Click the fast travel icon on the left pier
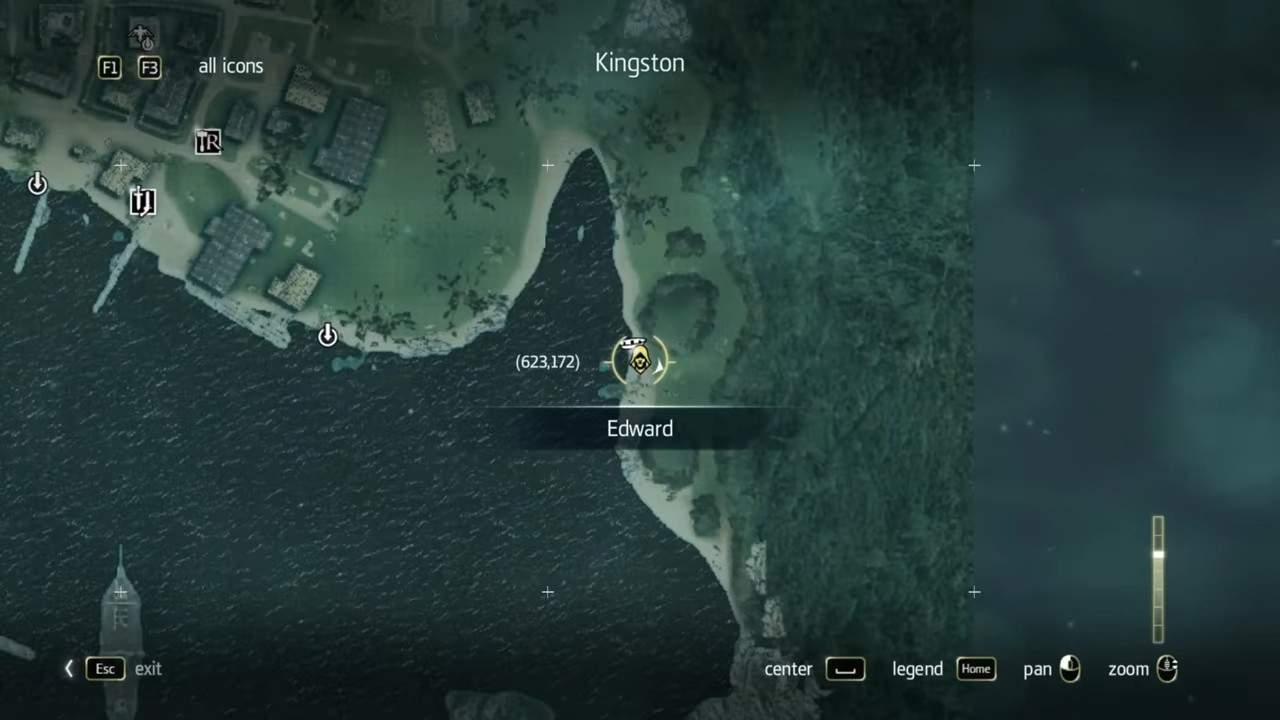 [x=37, y=184]
